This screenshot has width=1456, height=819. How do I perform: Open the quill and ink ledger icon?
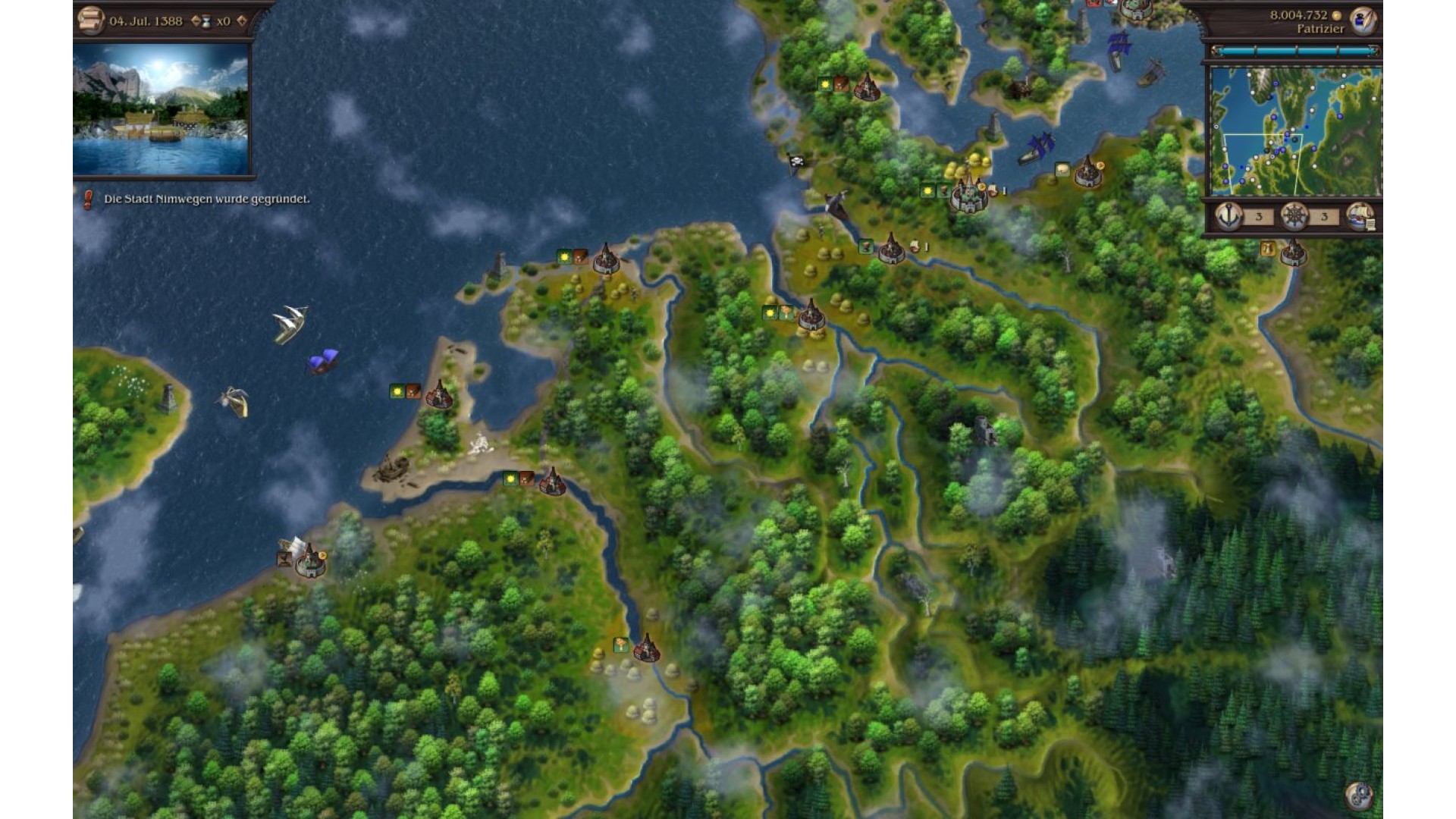coord(1363,20)
